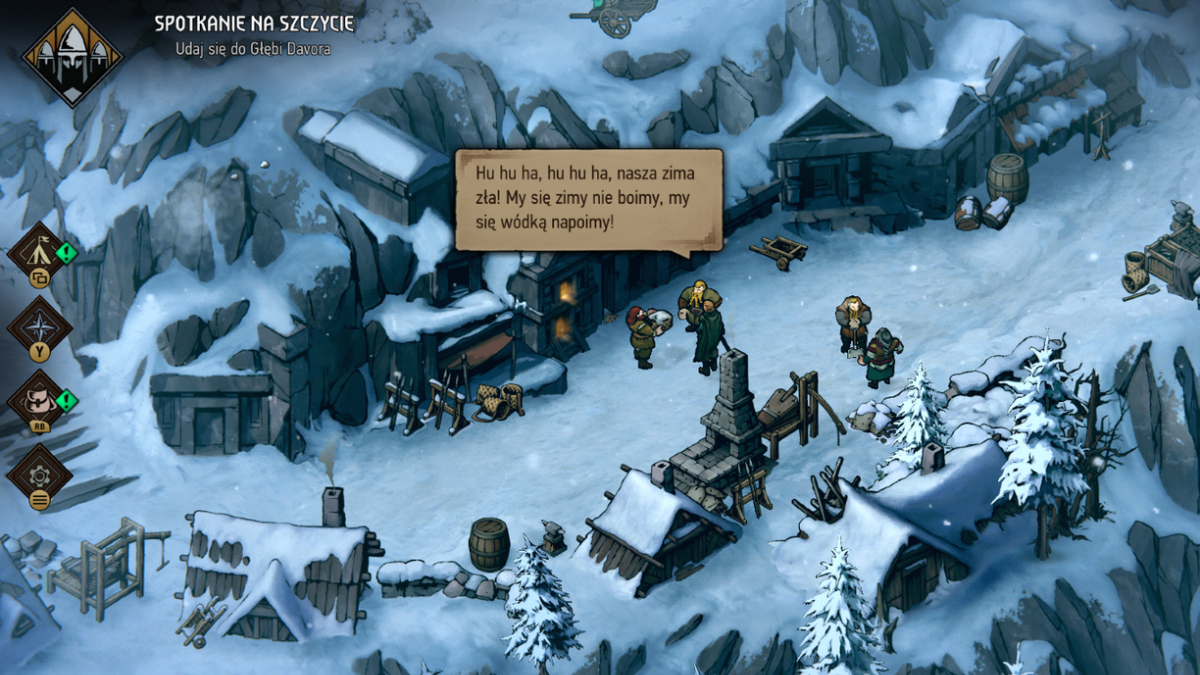Open the gear settings menu icon

pyautogui.click(x=40, y=474)
